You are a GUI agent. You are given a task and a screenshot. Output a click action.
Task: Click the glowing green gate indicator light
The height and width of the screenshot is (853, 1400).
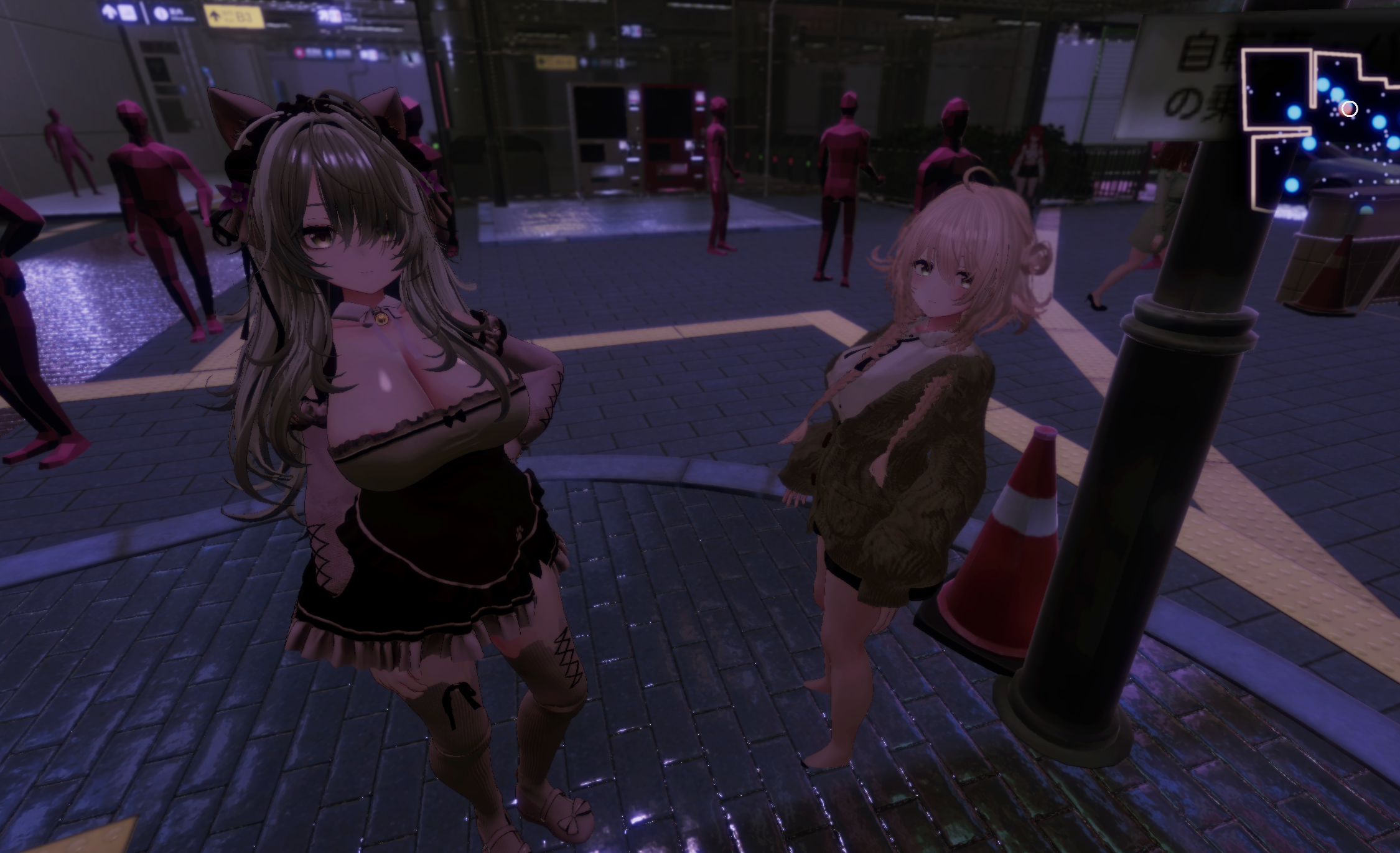[x=760, y=157]
